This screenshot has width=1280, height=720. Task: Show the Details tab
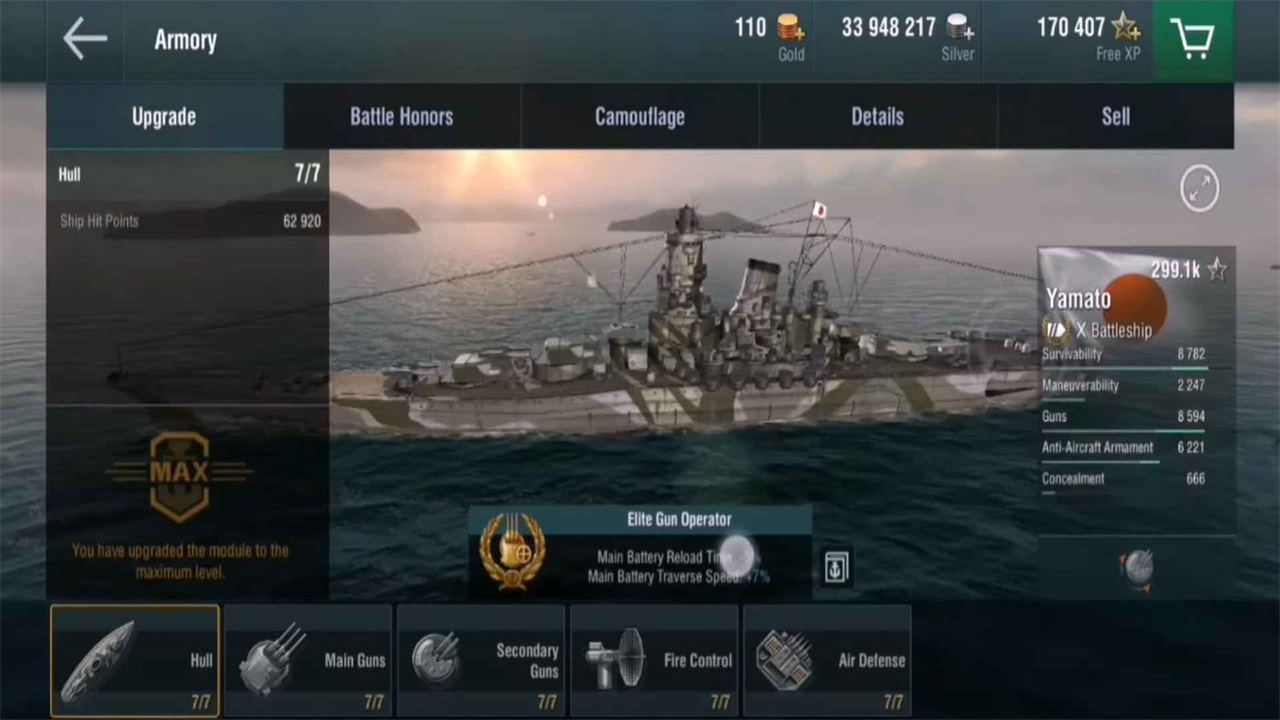point(877,116)
